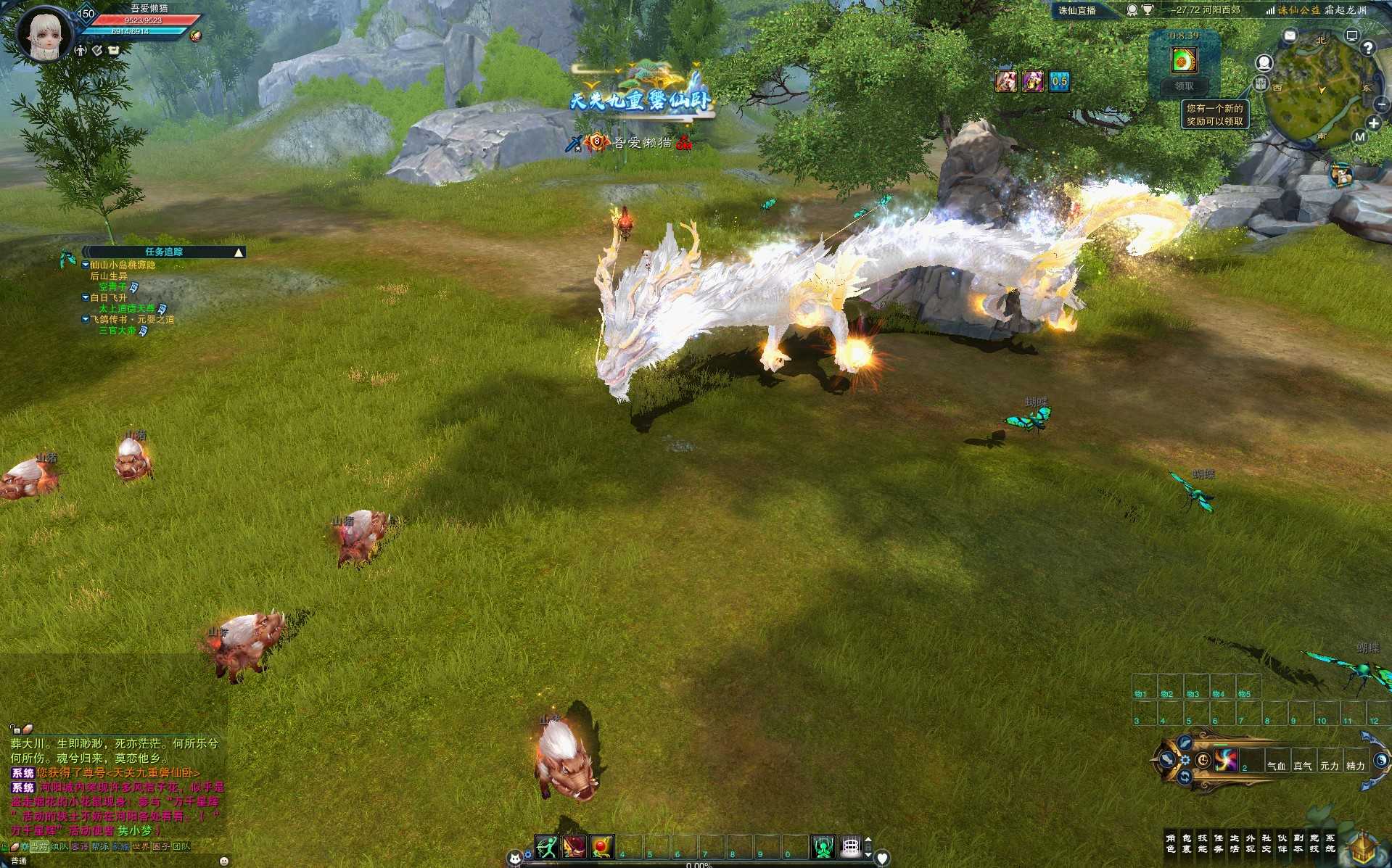
Task: Use the green archer skill in hotbar
Action: (546, 846)
